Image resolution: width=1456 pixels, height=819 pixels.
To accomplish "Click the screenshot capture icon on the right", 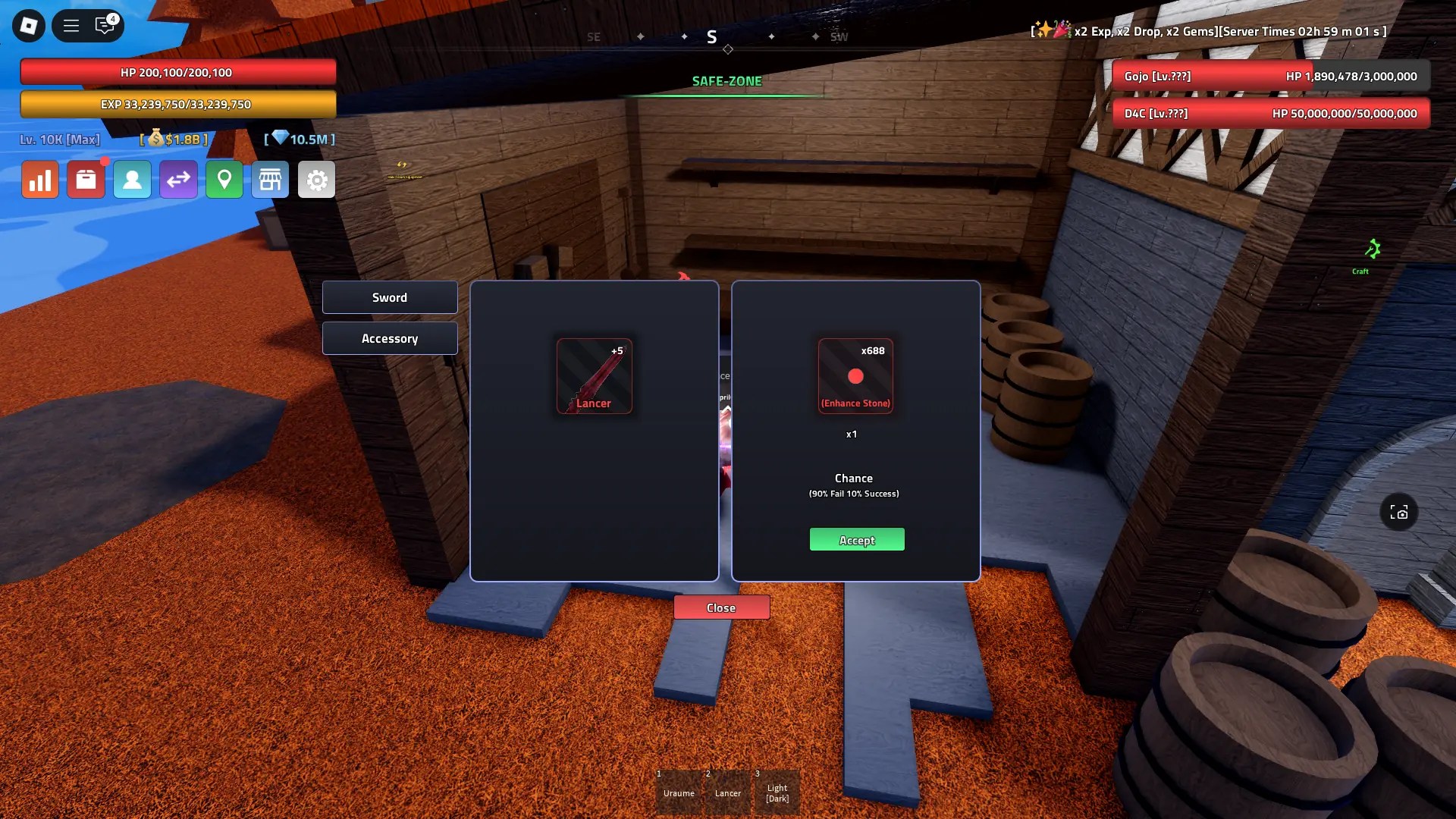I will point(1399,513).
